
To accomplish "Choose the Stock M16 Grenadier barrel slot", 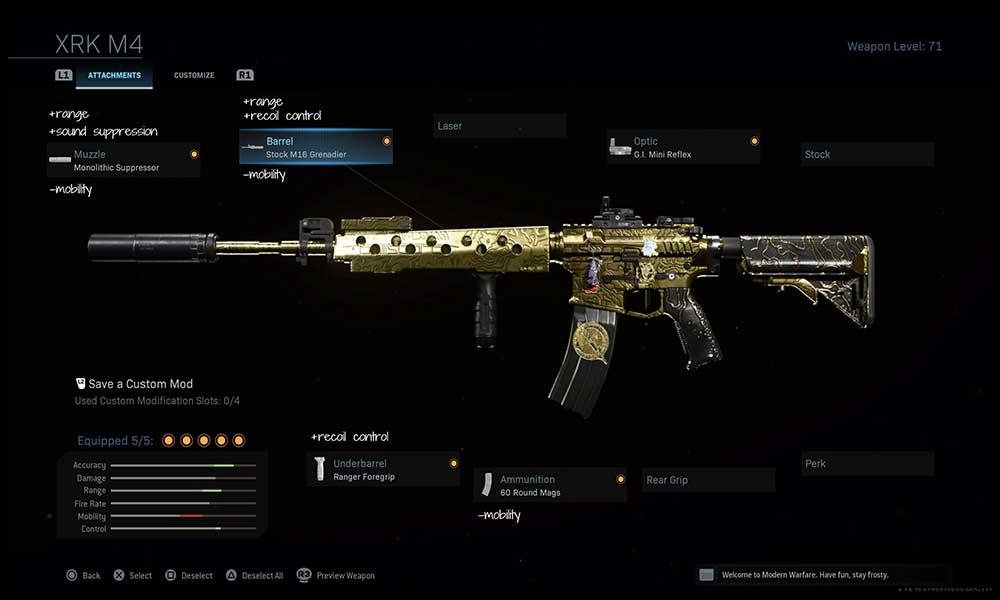I will (x=316, y=147).
